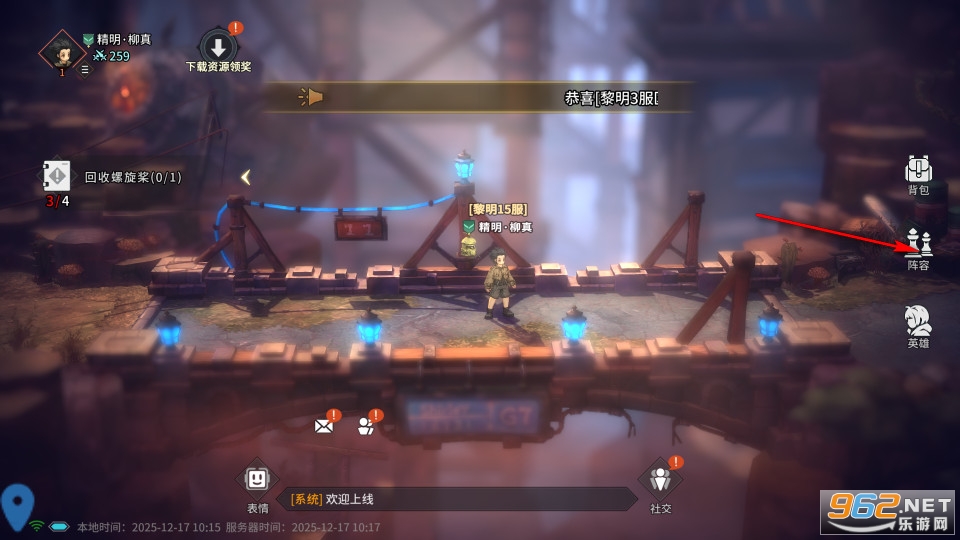Click the system chat message bar
The width and height of the screenshot is (960, 540).
455,499
